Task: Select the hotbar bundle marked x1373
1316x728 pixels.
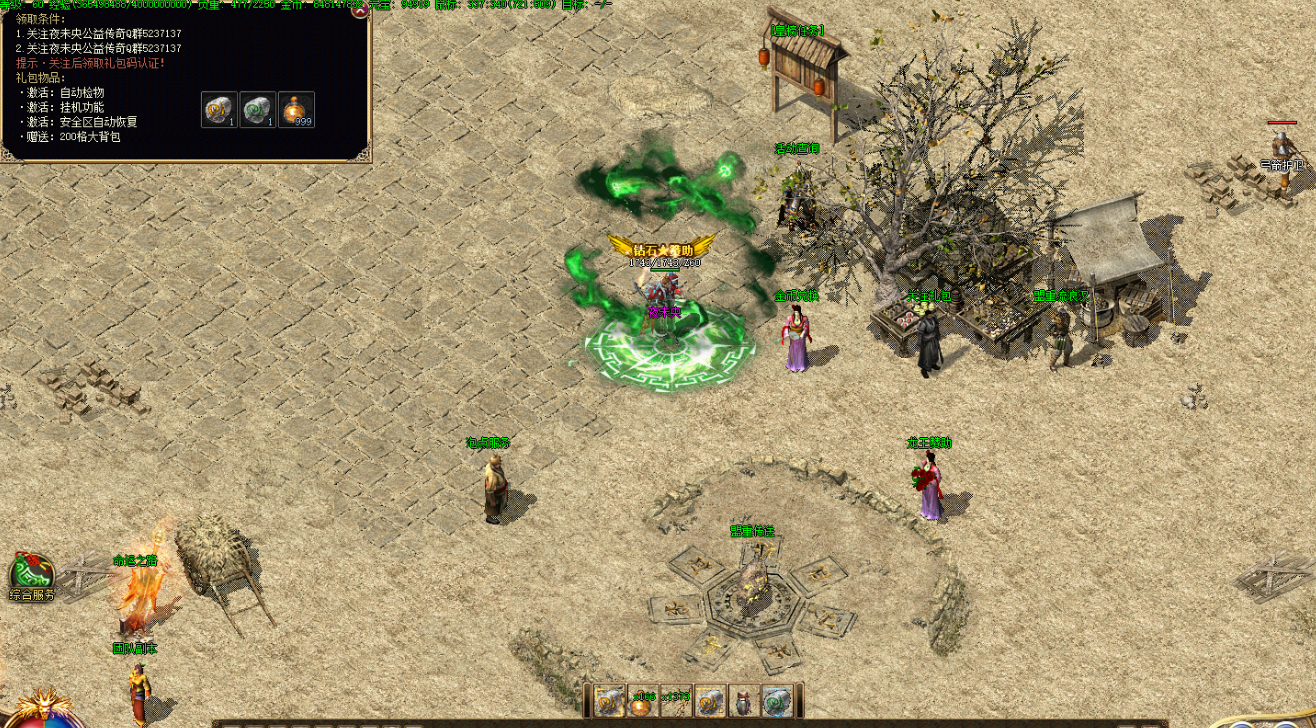Action: pos(676,702)
